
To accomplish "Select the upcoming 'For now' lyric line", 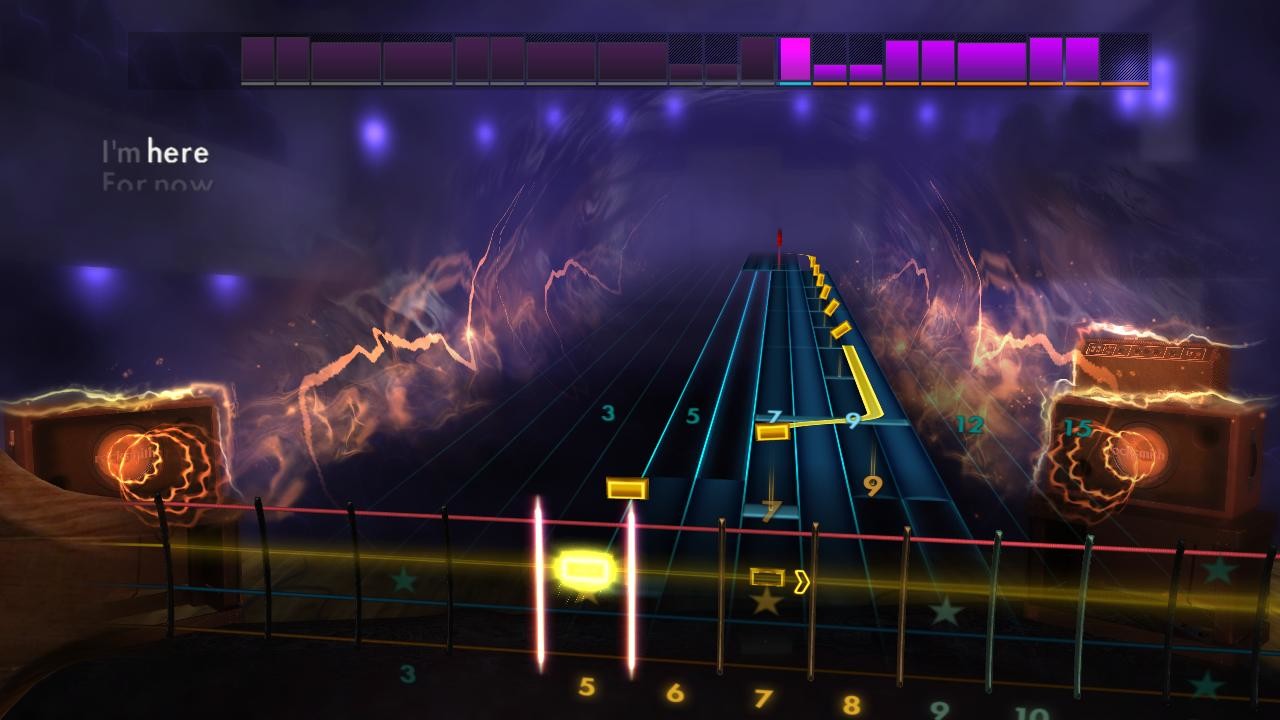I will (157, 180).
